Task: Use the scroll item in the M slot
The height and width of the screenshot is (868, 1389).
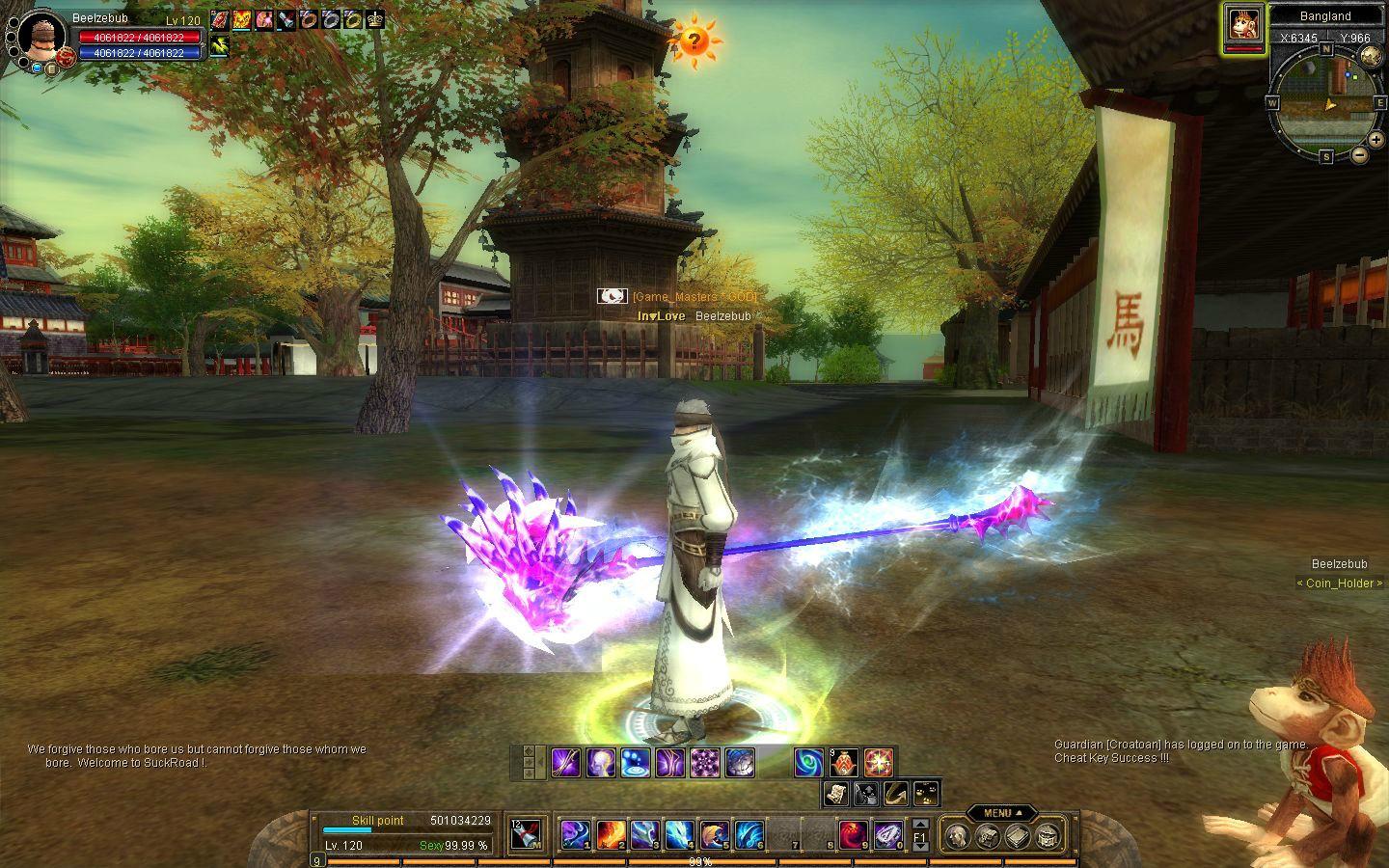Action: coord(527,834)
